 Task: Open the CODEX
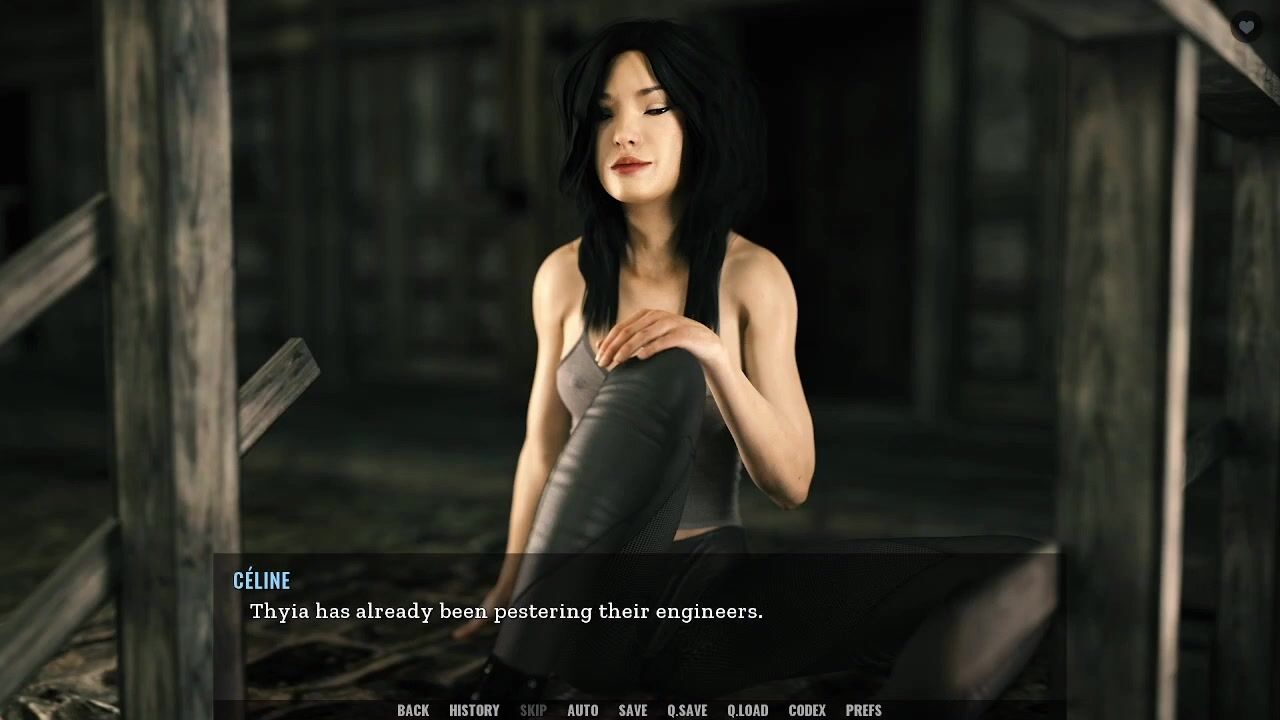coord(807,710)
